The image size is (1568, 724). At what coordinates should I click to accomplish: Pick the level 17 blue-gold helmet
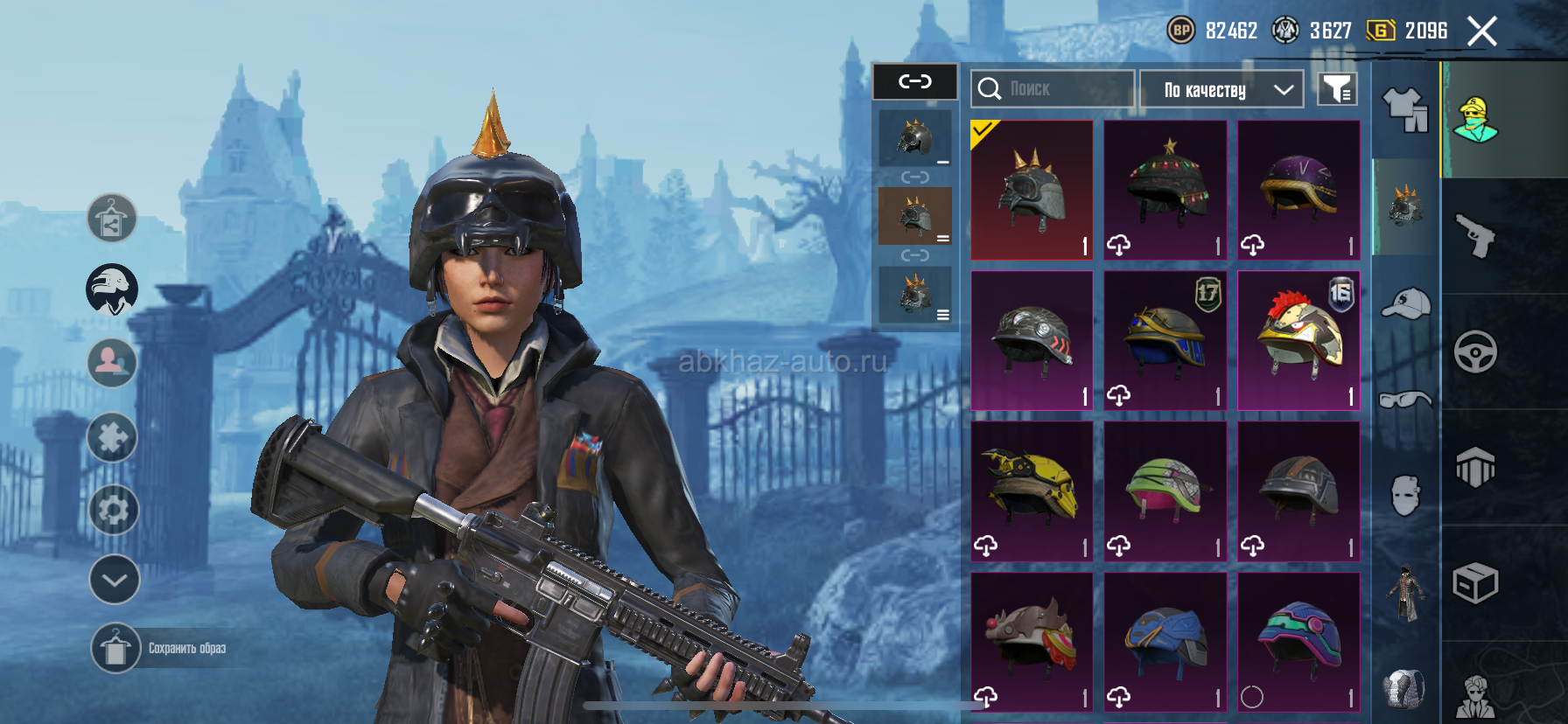point(1165,340)
